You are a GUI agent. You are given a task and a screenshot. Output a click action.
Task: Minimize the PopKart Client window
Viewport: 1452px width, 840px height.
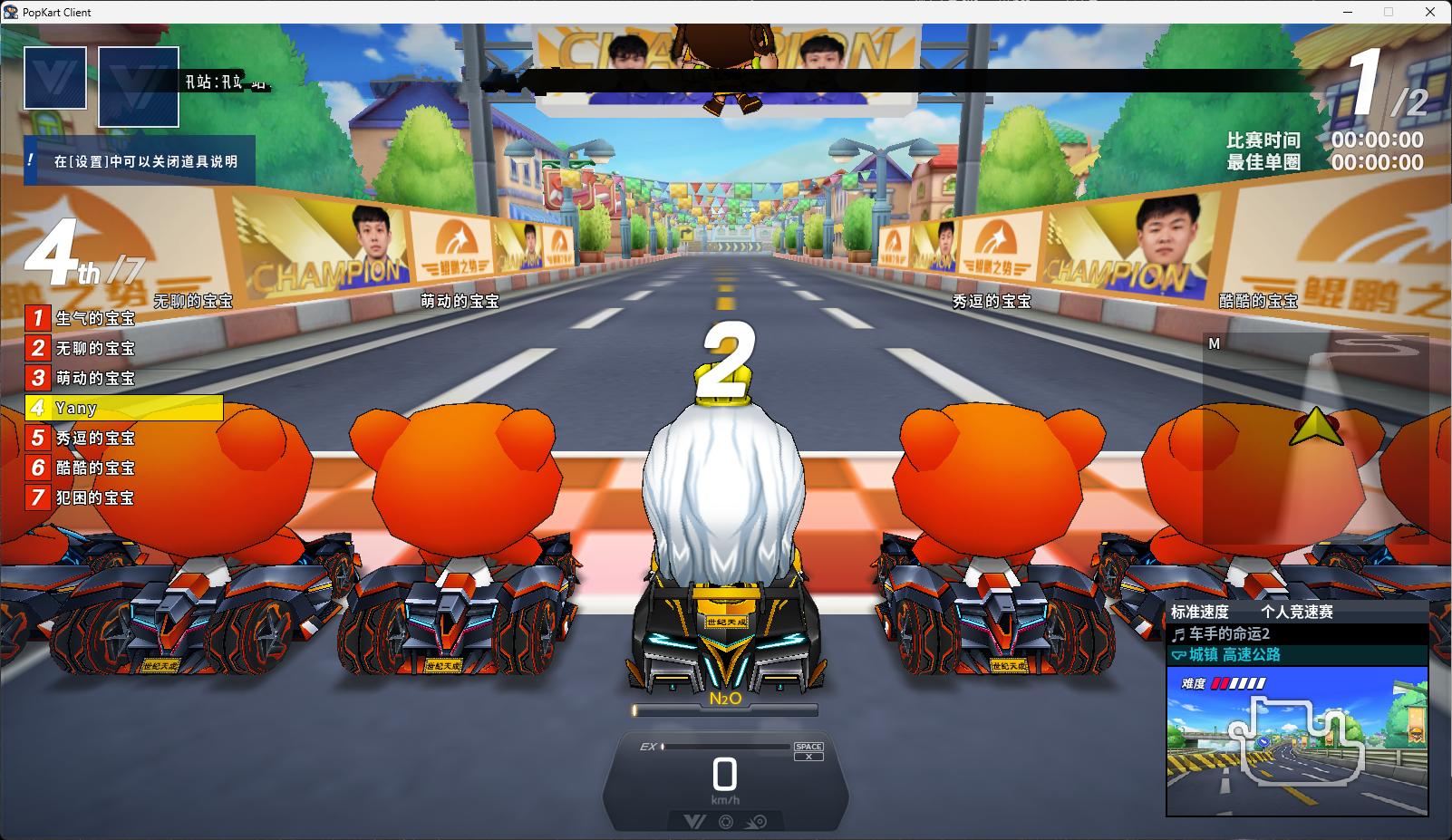[x=1346, y=12]
